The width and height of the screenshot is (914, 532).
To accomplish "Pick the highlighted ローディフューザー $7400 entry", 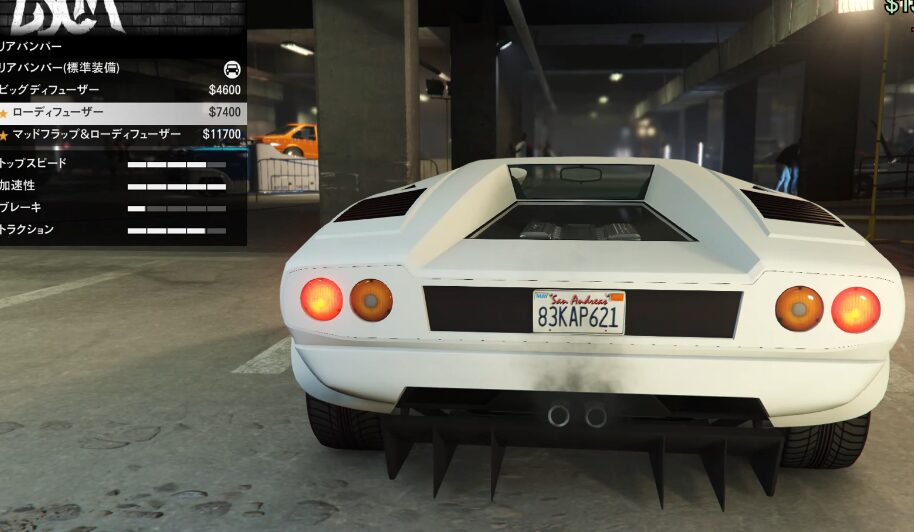I will coord(120,112).
